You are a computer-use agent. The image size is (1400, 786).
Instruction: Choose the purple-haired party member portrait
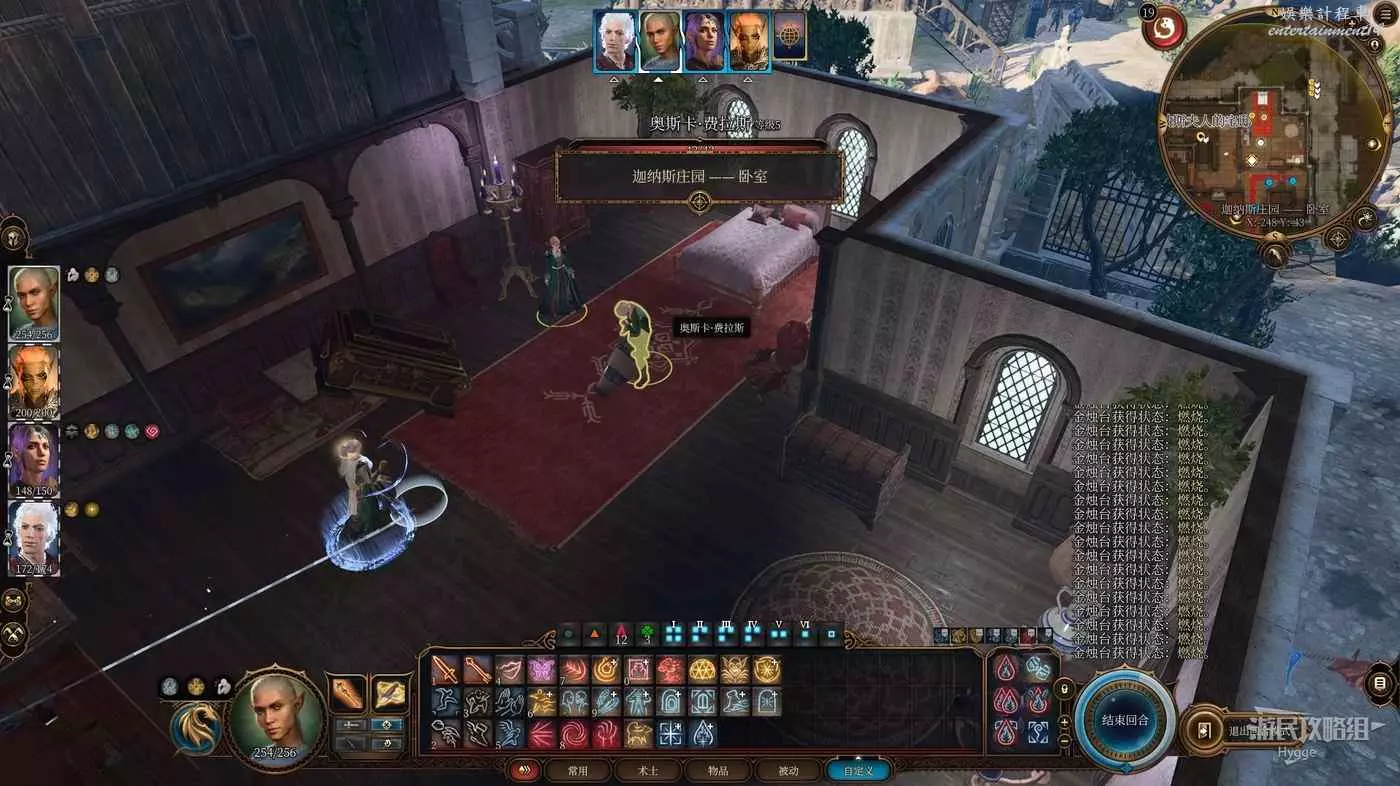[34, 461]
